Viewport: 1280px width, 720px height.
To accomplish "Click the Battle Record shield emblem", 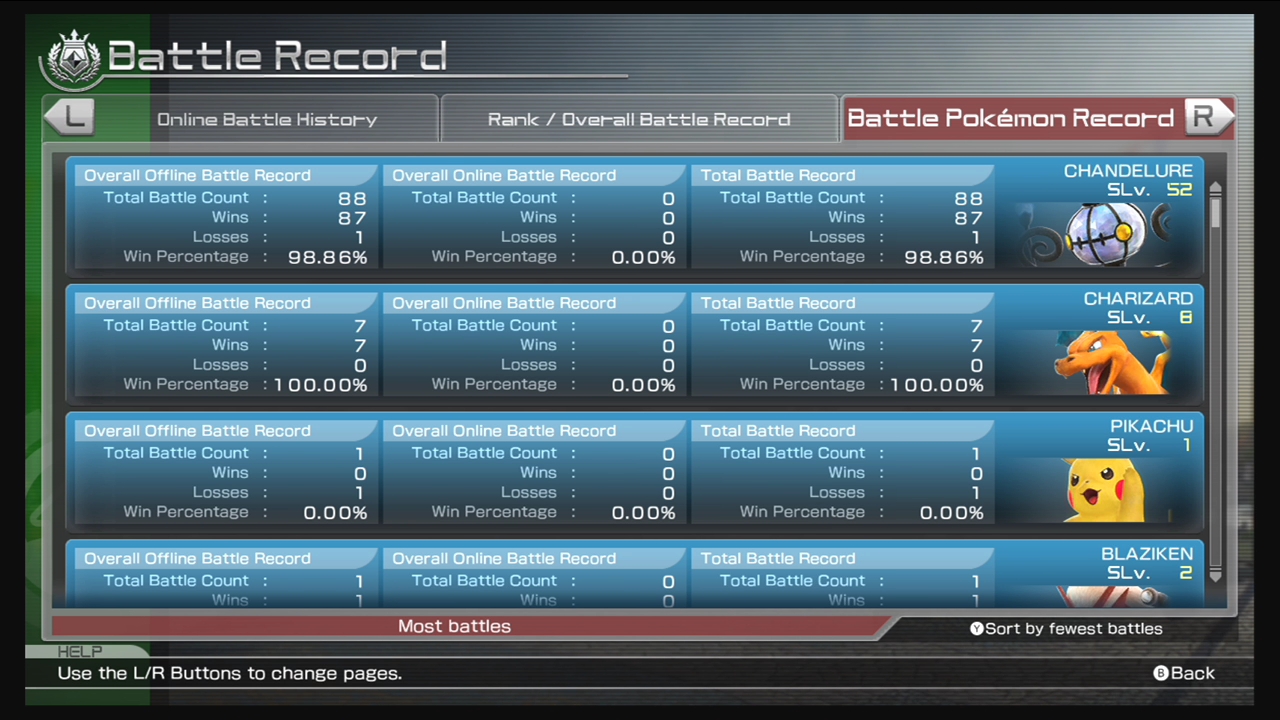I will 72,57.
